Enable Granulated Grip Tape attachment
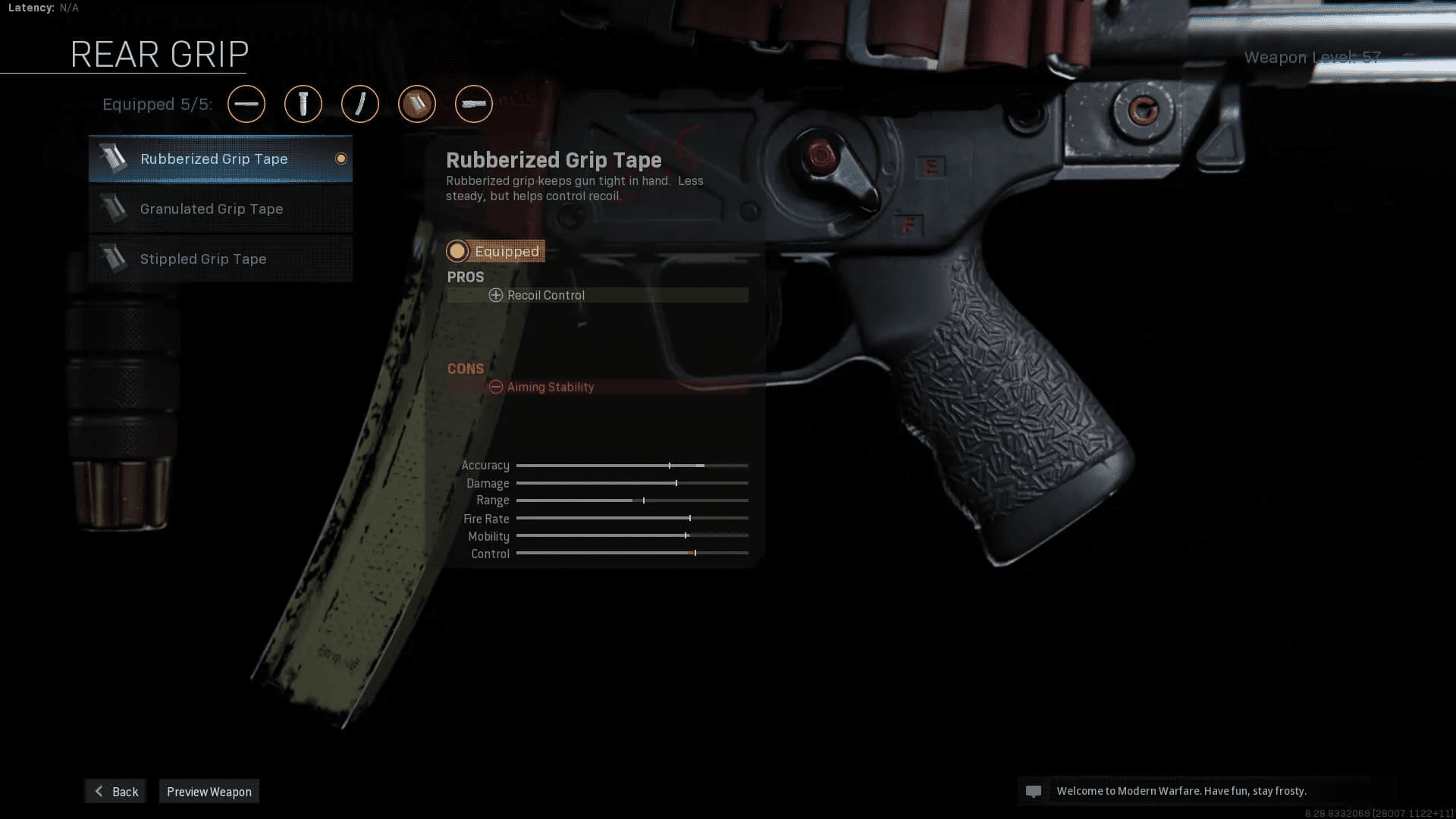 220,209
